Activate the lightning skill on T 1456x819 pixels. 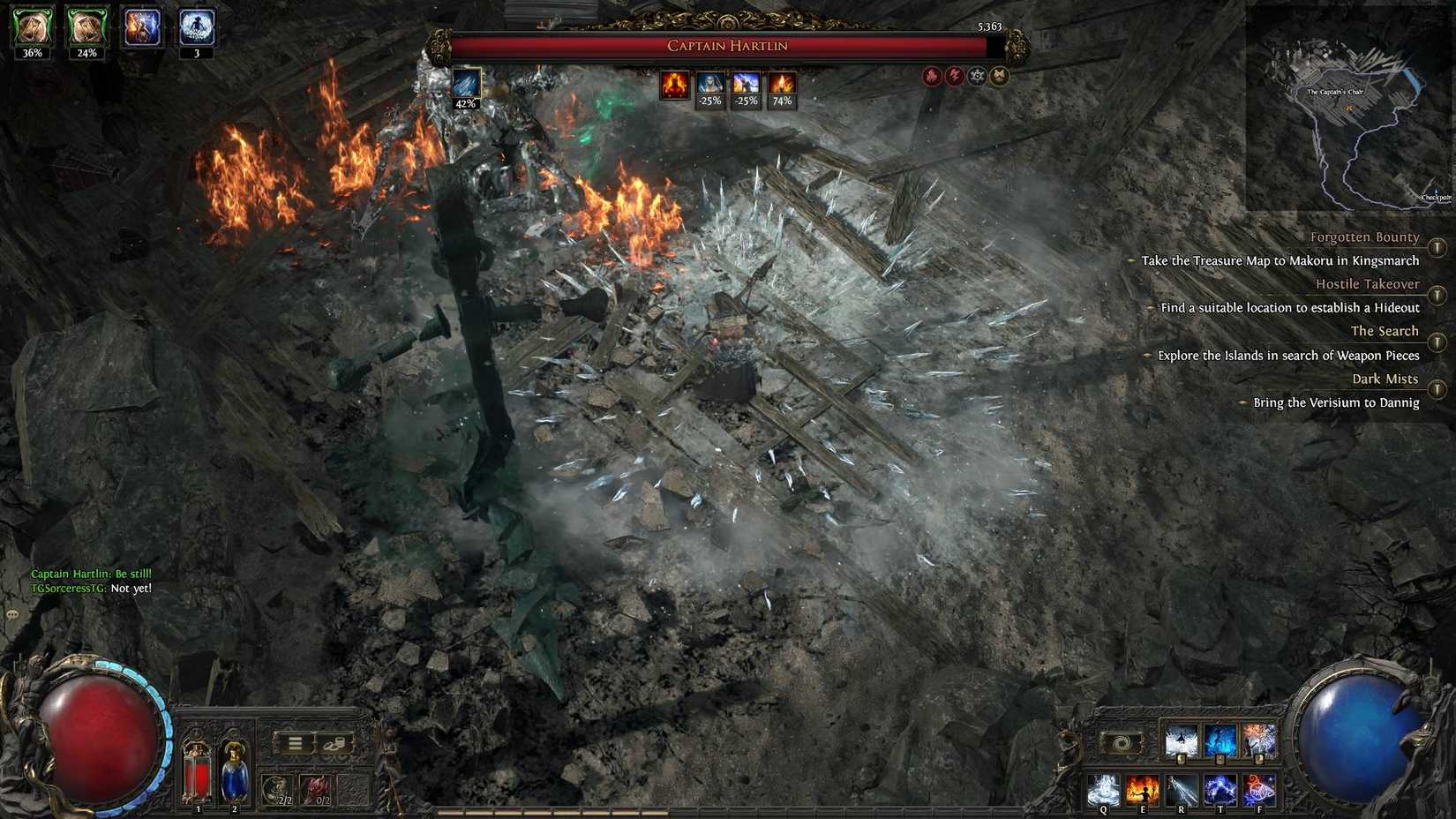click(1222, 788)
